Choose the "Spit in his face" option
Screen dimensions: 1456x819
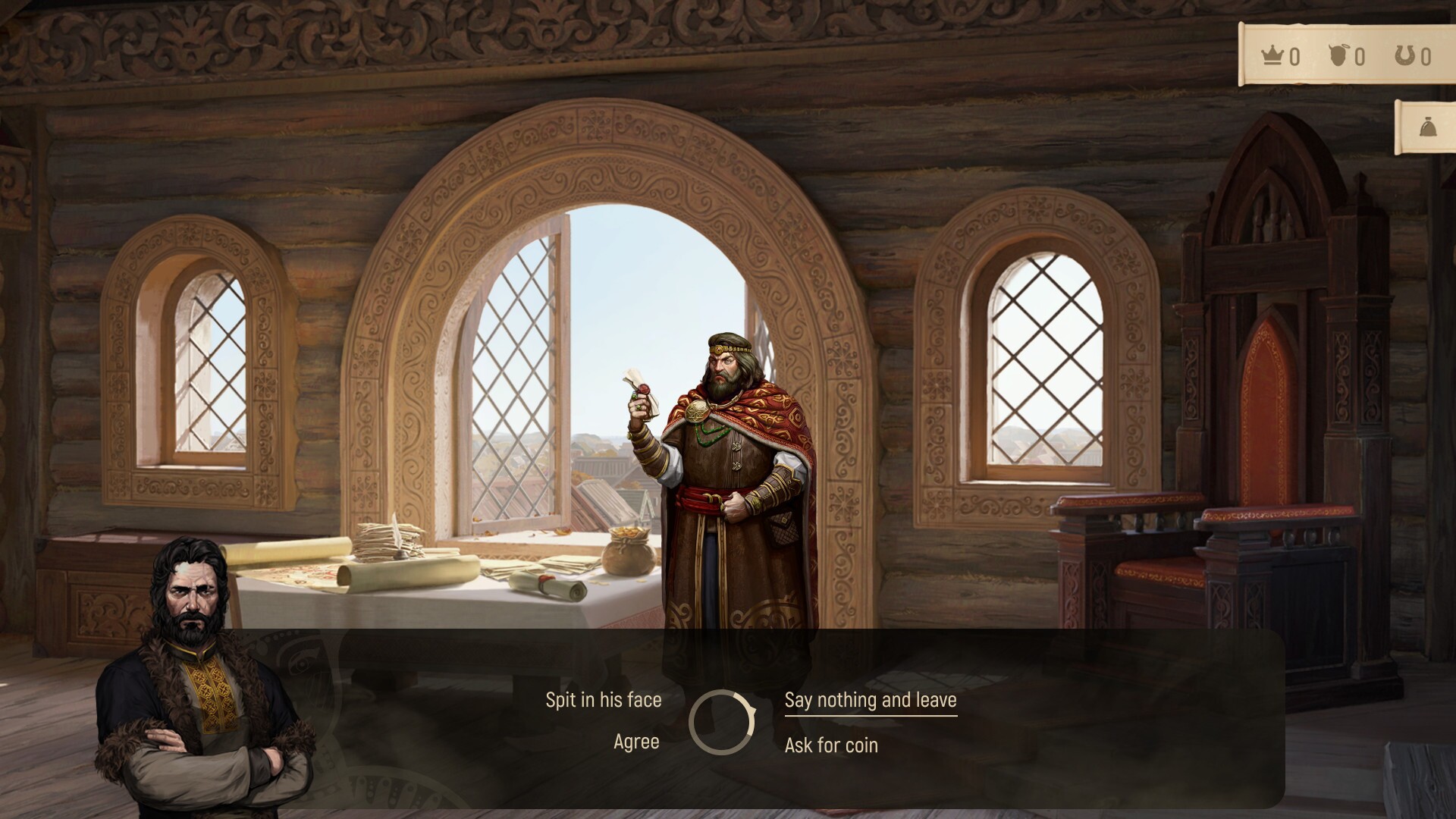click(x=603, y=700)
